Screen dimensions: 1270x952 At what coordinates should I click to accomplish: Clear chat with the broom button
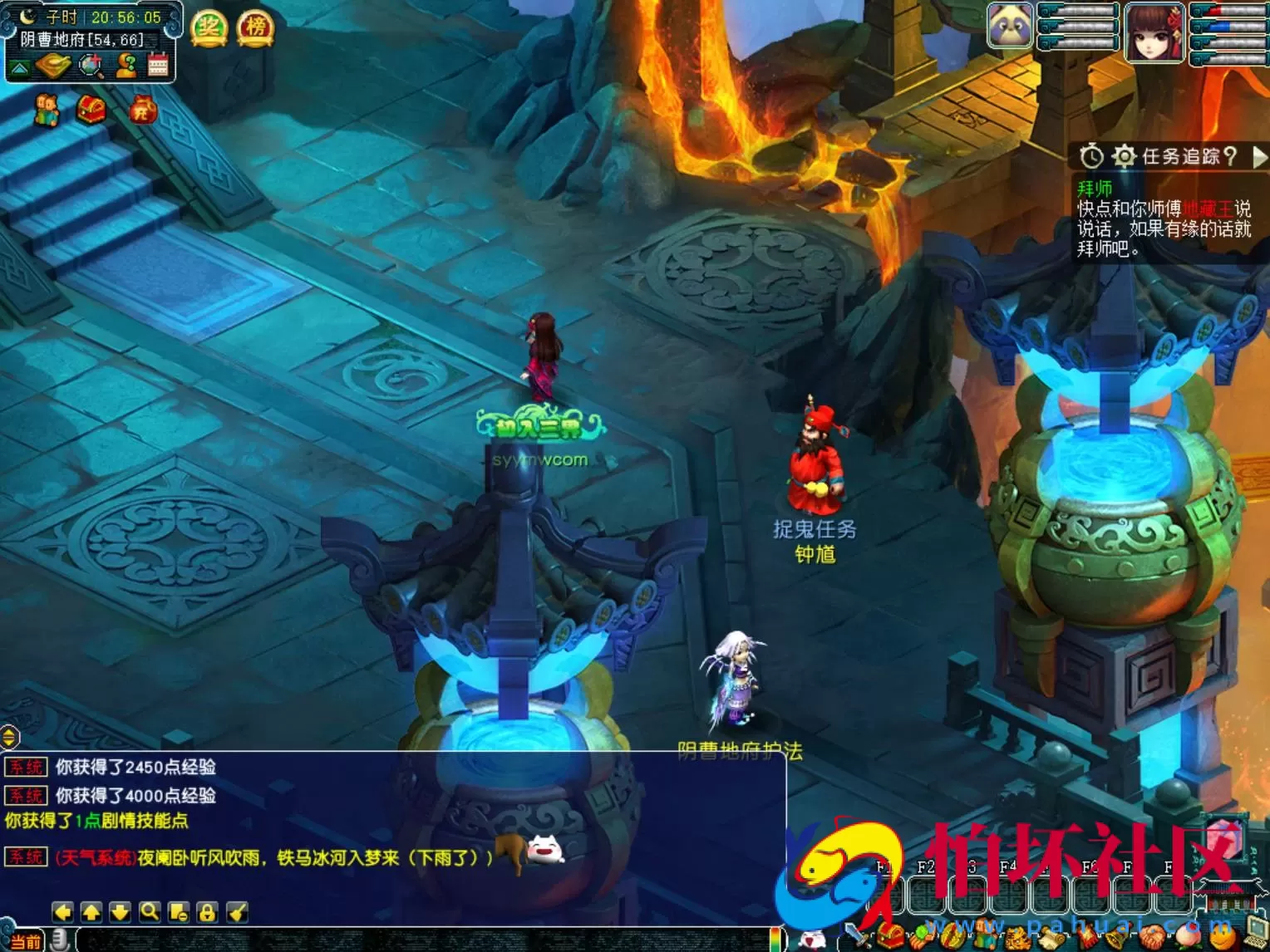click(x=237, y=912)
